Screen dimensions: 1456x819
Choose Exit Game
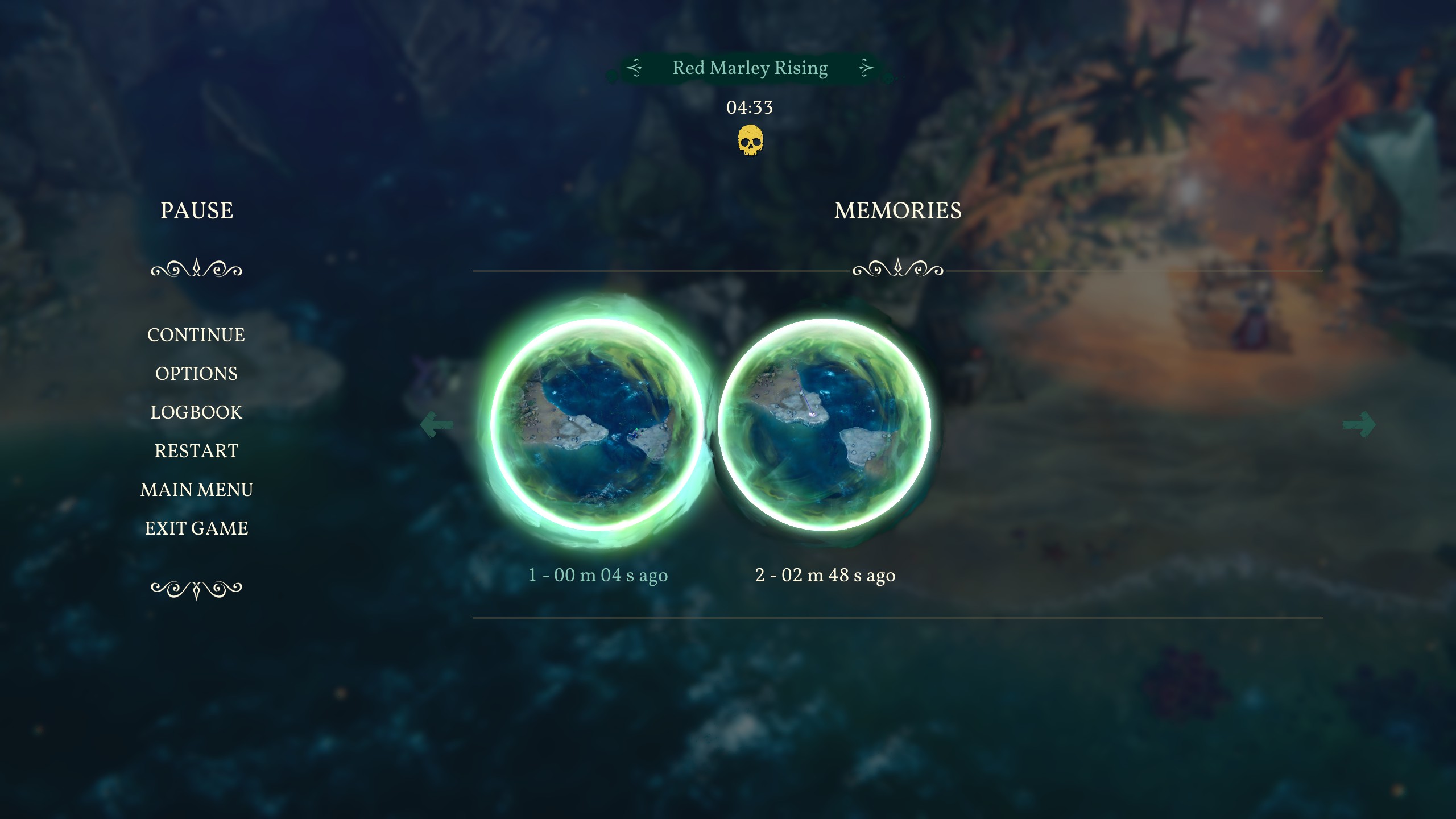(x=196, y=528)
